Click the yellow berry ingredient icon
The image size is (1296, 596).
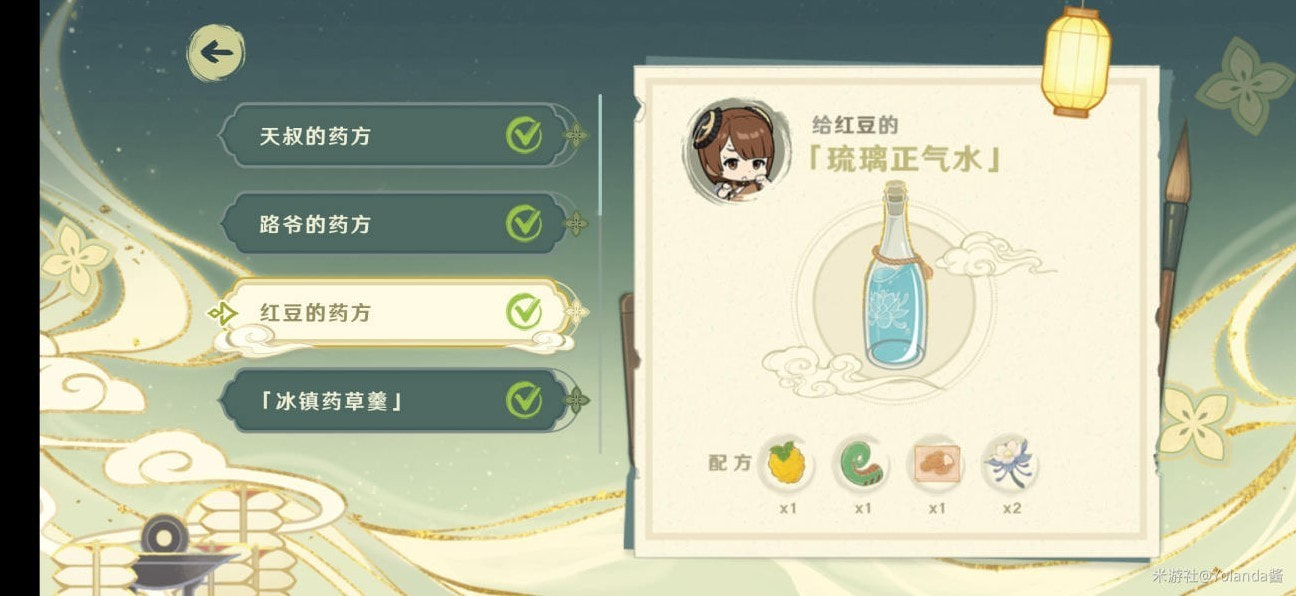(786, 464)
